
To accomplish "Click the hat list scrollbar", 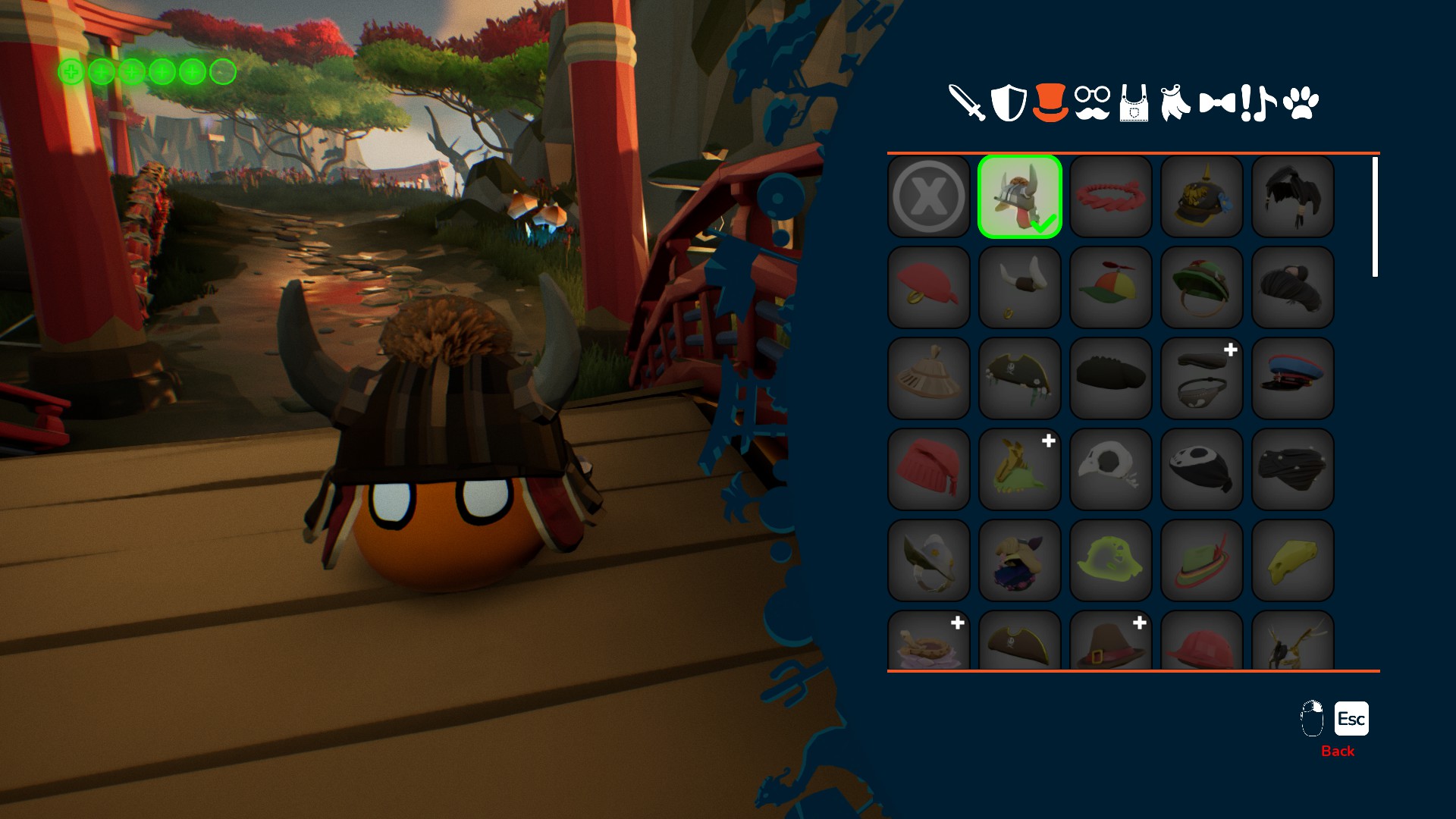I will tap(1375, 217).
